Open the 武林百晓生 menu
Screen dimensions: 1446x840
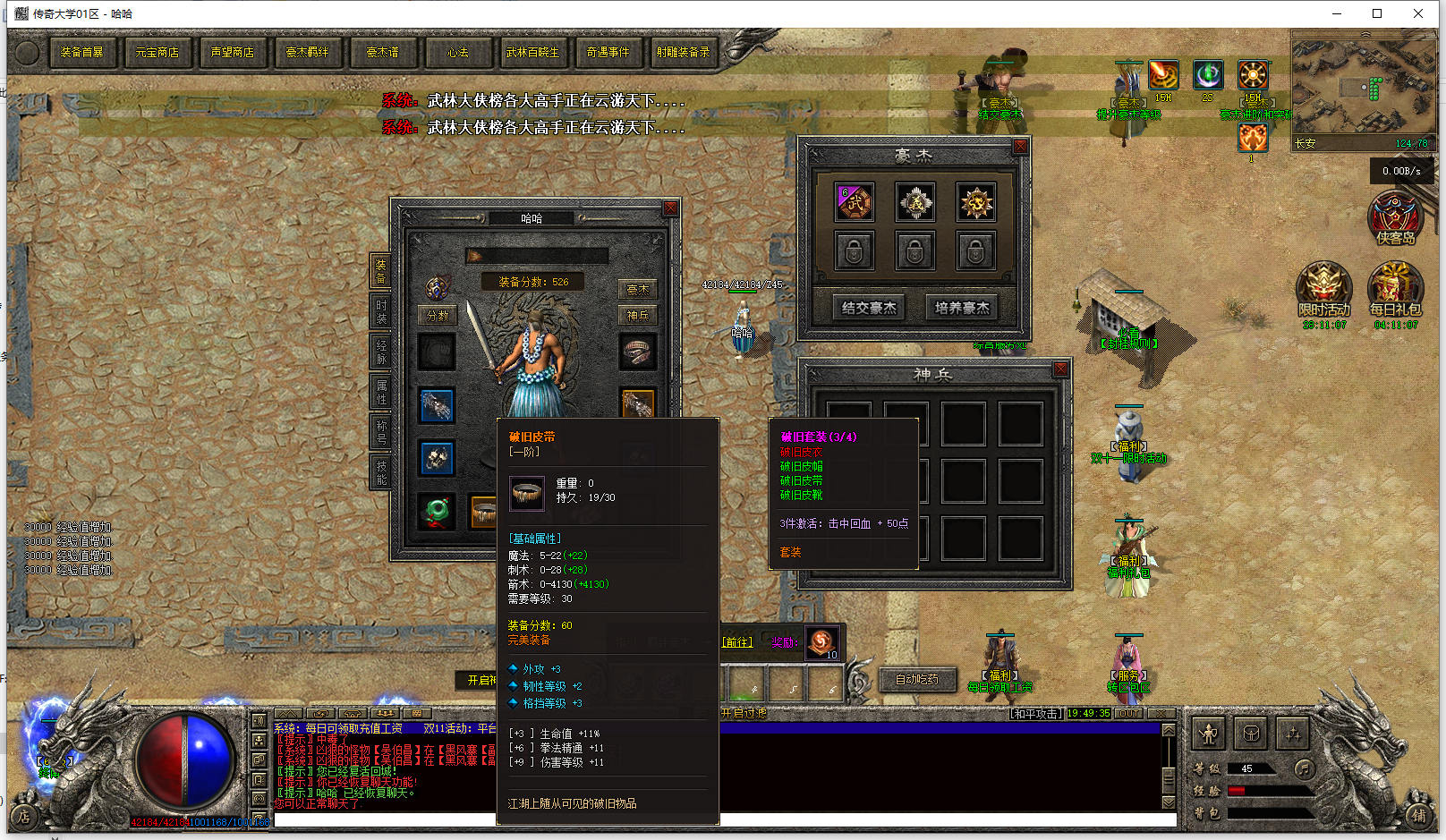pos(532,53)
